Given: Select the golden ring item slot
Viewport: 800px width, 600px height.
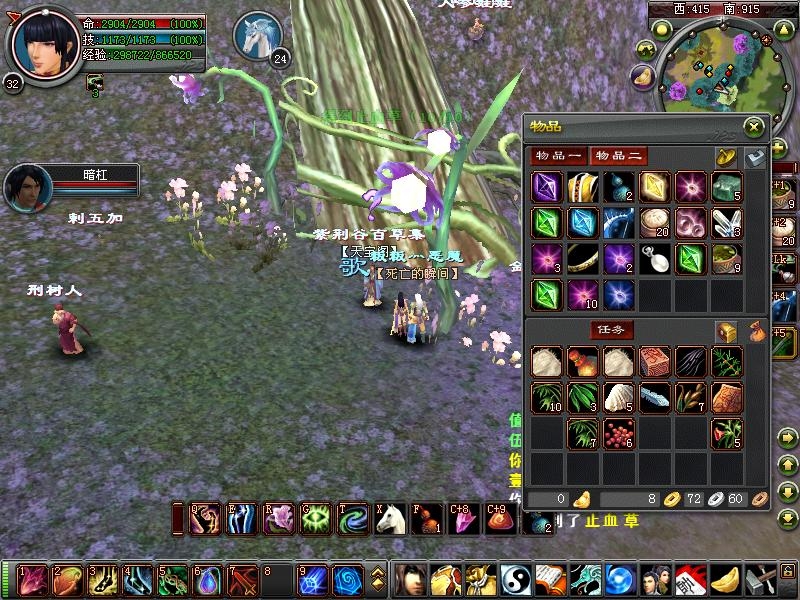Looking at the screenshot, I should (582, 259).
